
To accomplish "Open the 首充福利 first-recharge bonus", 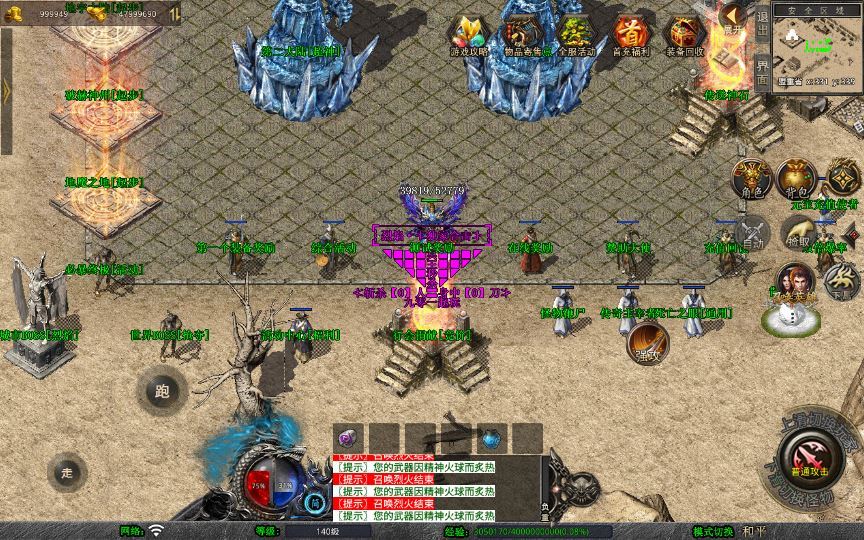I will pyautogui.click(x=630, y=34).
